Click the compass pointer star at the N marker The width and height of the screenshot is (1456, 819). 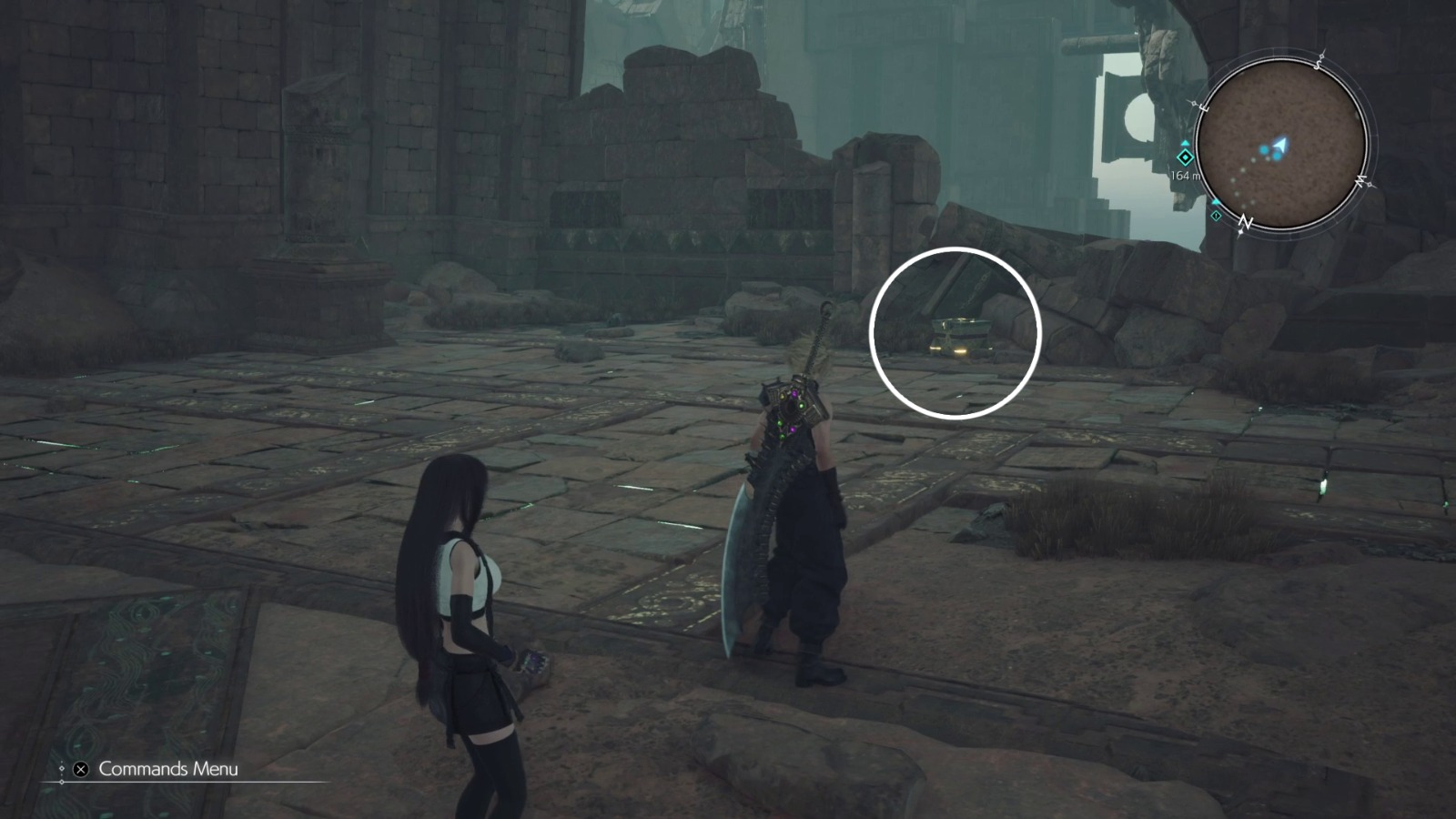point(1239,232)
